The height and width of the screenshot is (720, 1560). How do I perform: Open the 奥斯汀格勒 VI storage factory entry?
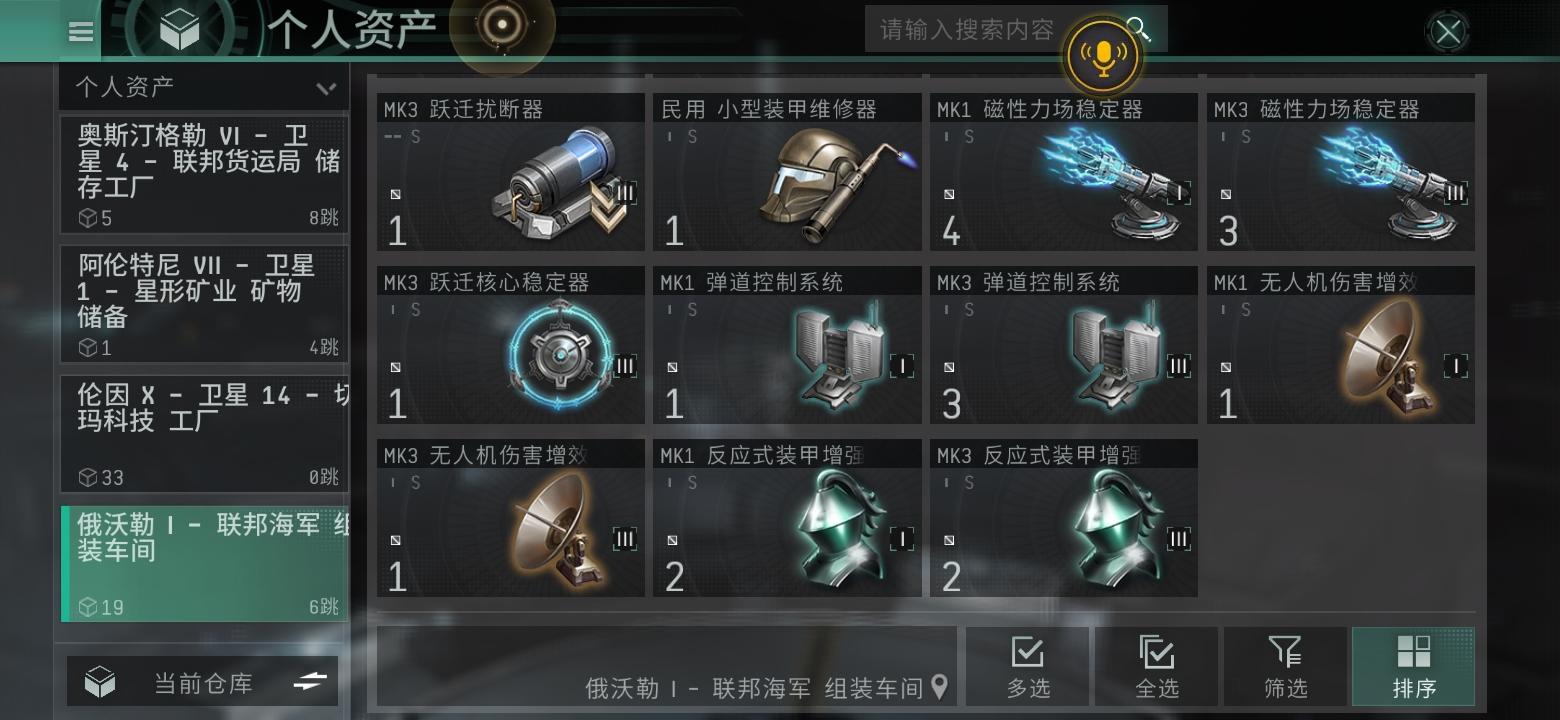point(204,172)
